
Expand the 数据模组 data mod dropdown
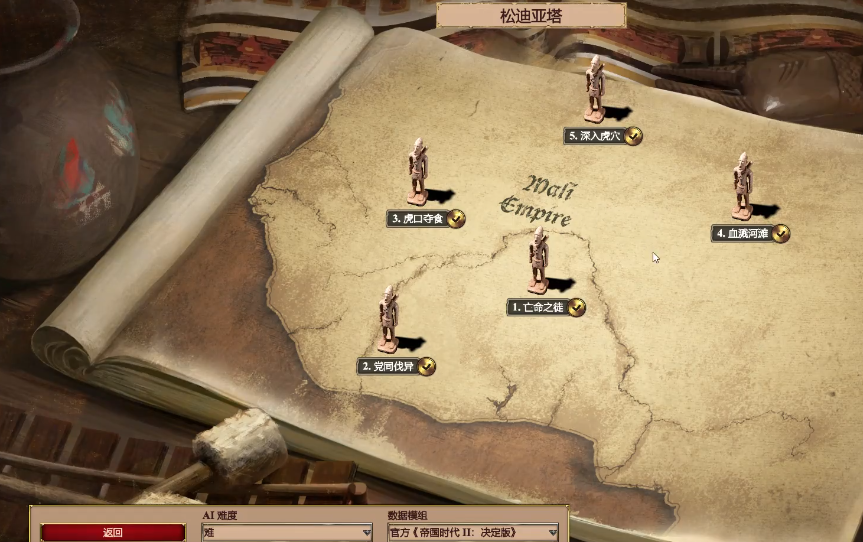(473, 533)
